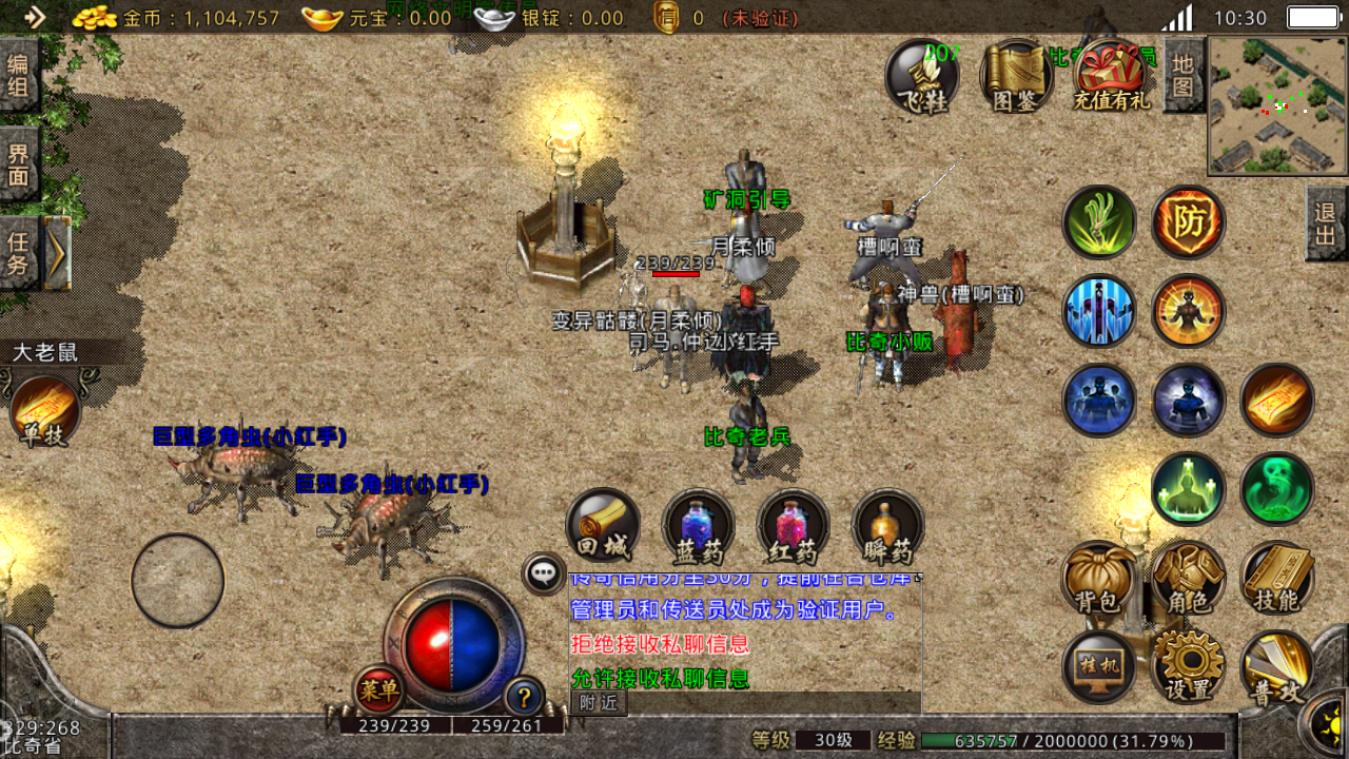Open the 设置 gear settings
The width and height of the screenshot is (1349, 759).
point(1188,667)
